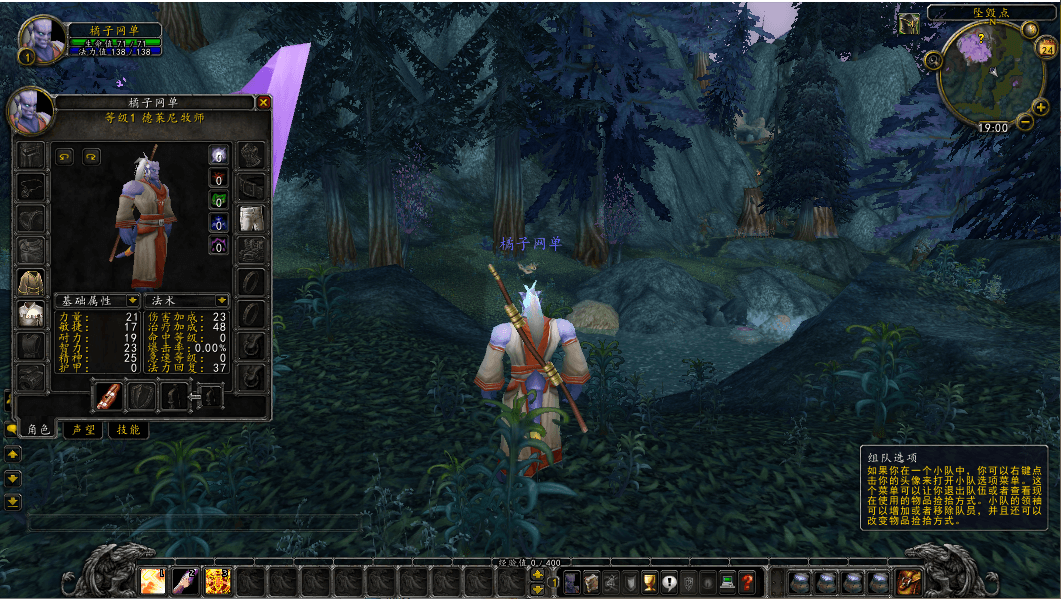
Task: Open the 技能 skills tab
Action: (128, 429)
